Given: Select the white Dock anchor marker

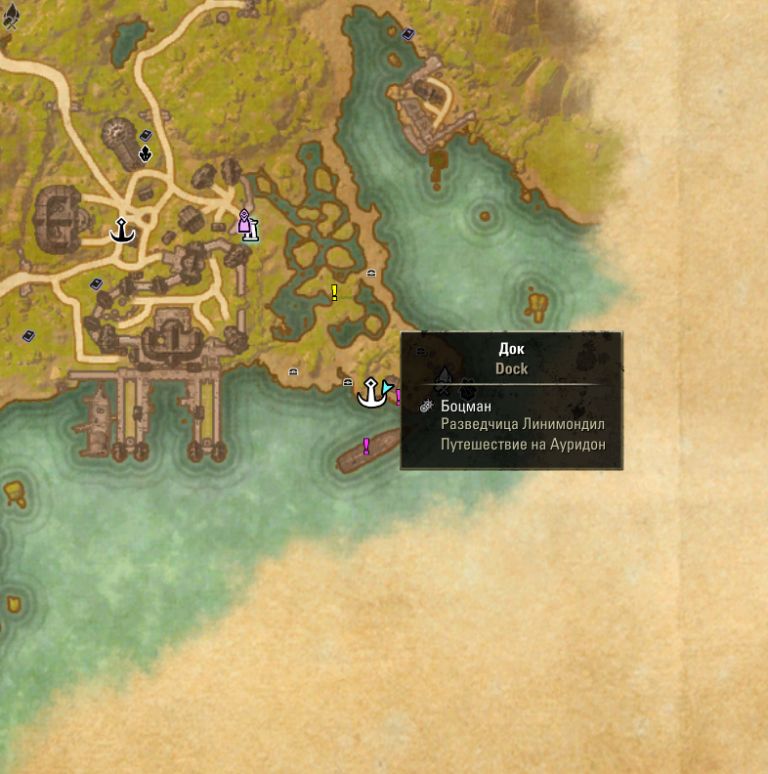Looking at the screenshot, I should [372, 393].
